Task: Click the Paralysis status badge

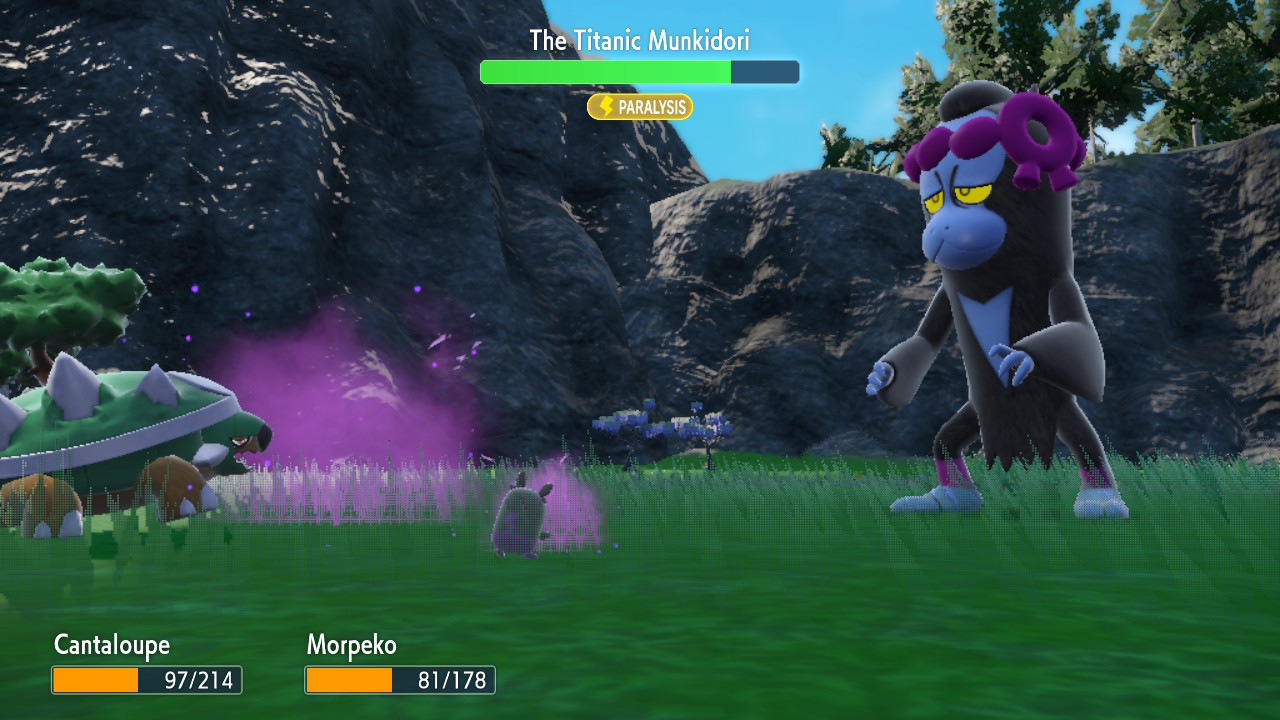Action: (640, 107)
